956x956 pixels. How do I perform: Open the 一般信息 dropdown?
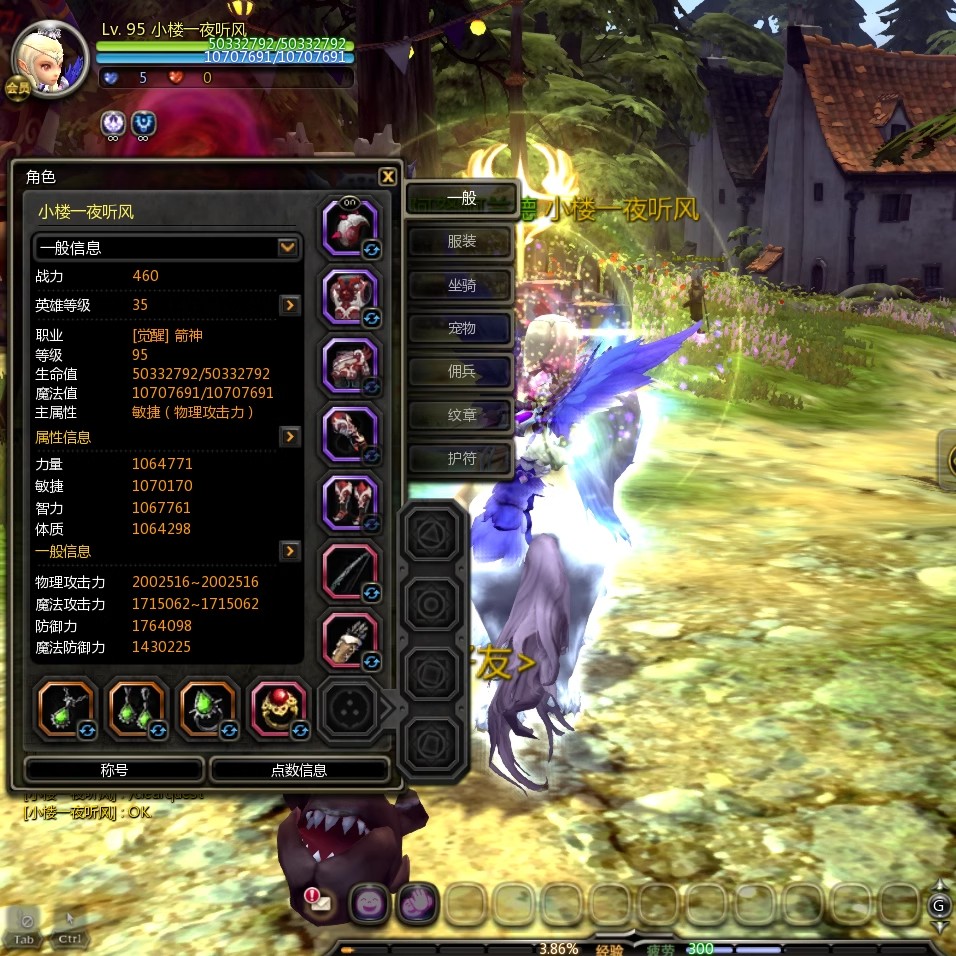pos(287,247)
